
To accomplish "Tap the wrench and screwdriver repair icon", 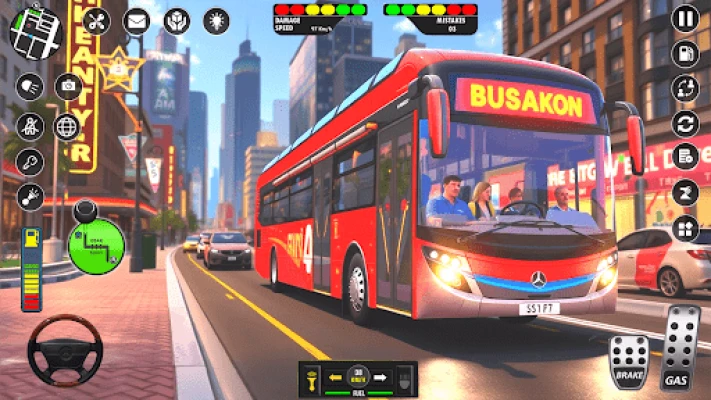I will point(97,21).
